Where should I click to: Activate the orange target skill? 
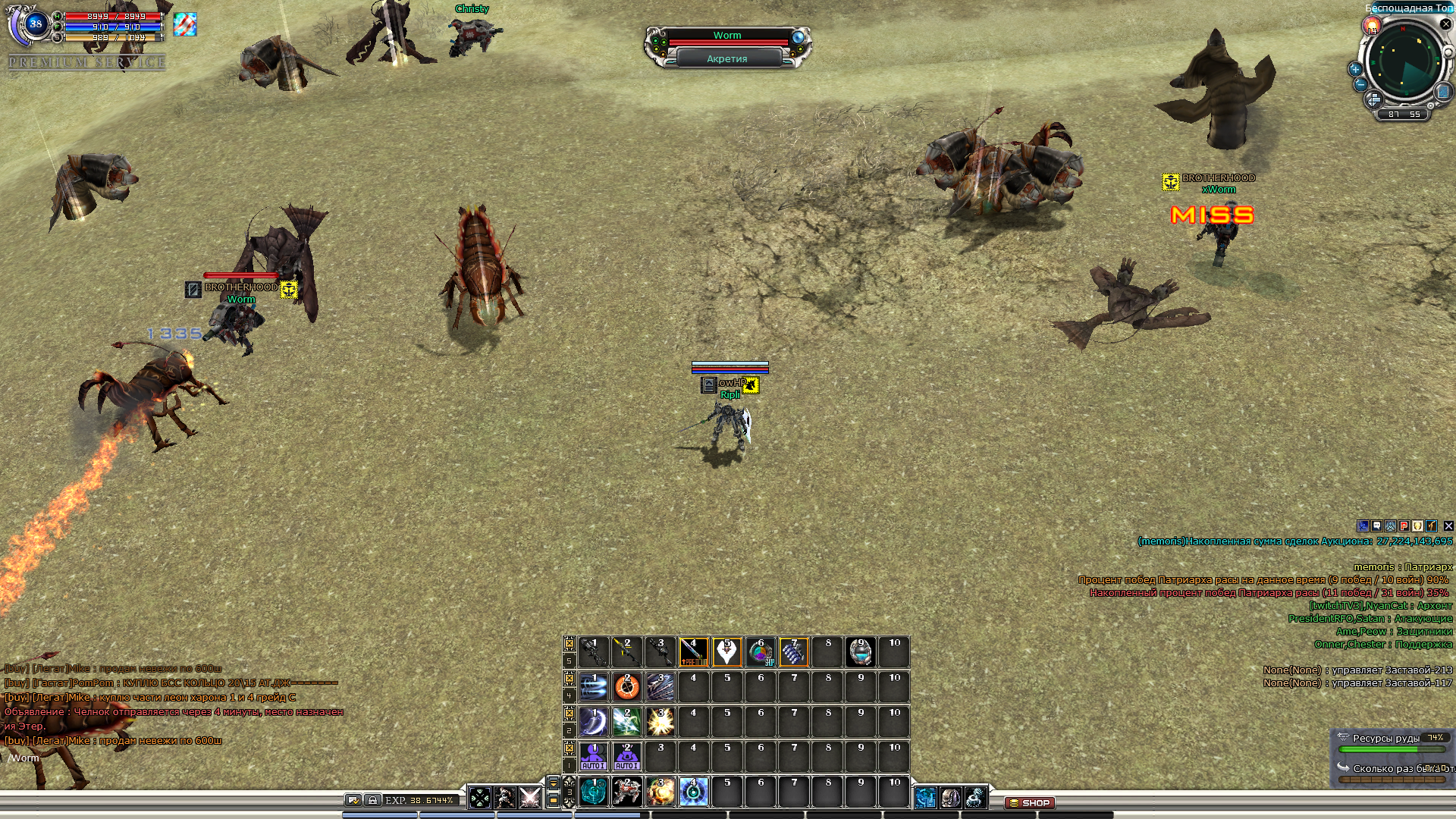(626, 687)
